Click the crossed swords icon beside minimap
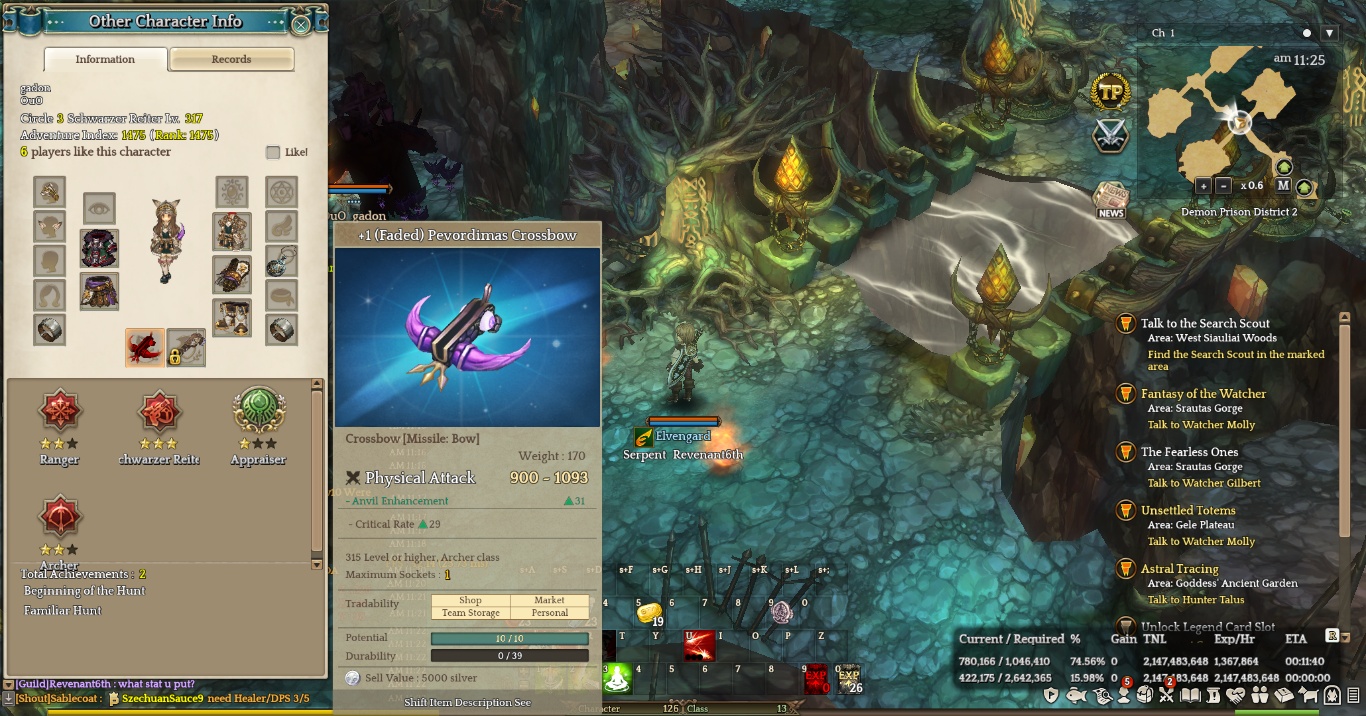Image resolution: width=1366 pixels, height=716 pixels. 1110,136
